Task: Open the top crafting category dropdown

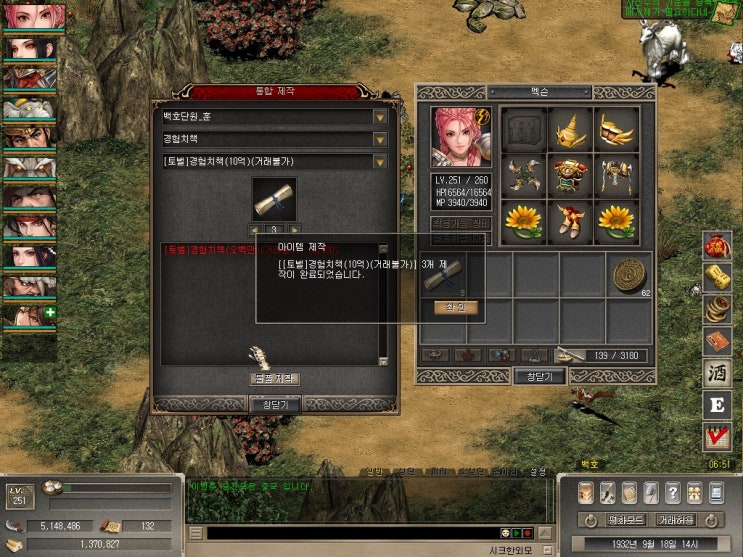Action: pos(380,116)
